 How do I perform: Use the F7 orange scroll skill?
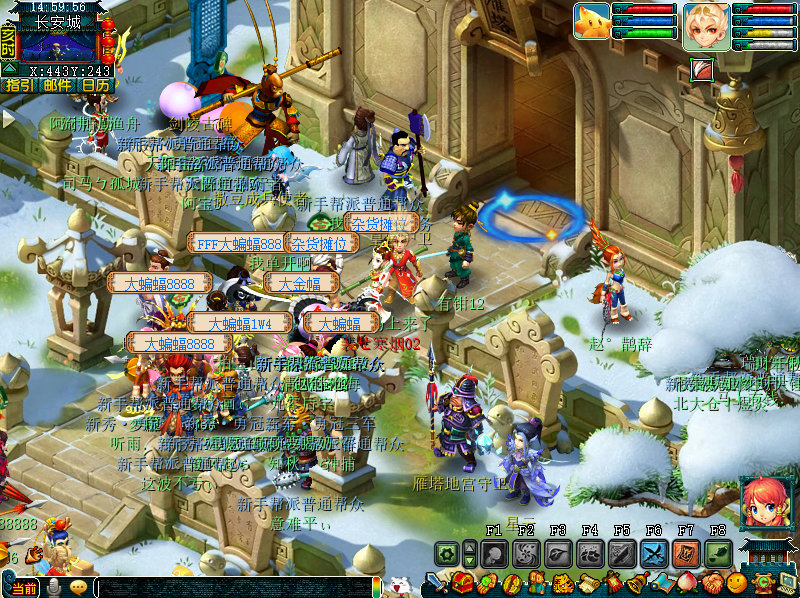pyautogui.click(x=686, y=554)
